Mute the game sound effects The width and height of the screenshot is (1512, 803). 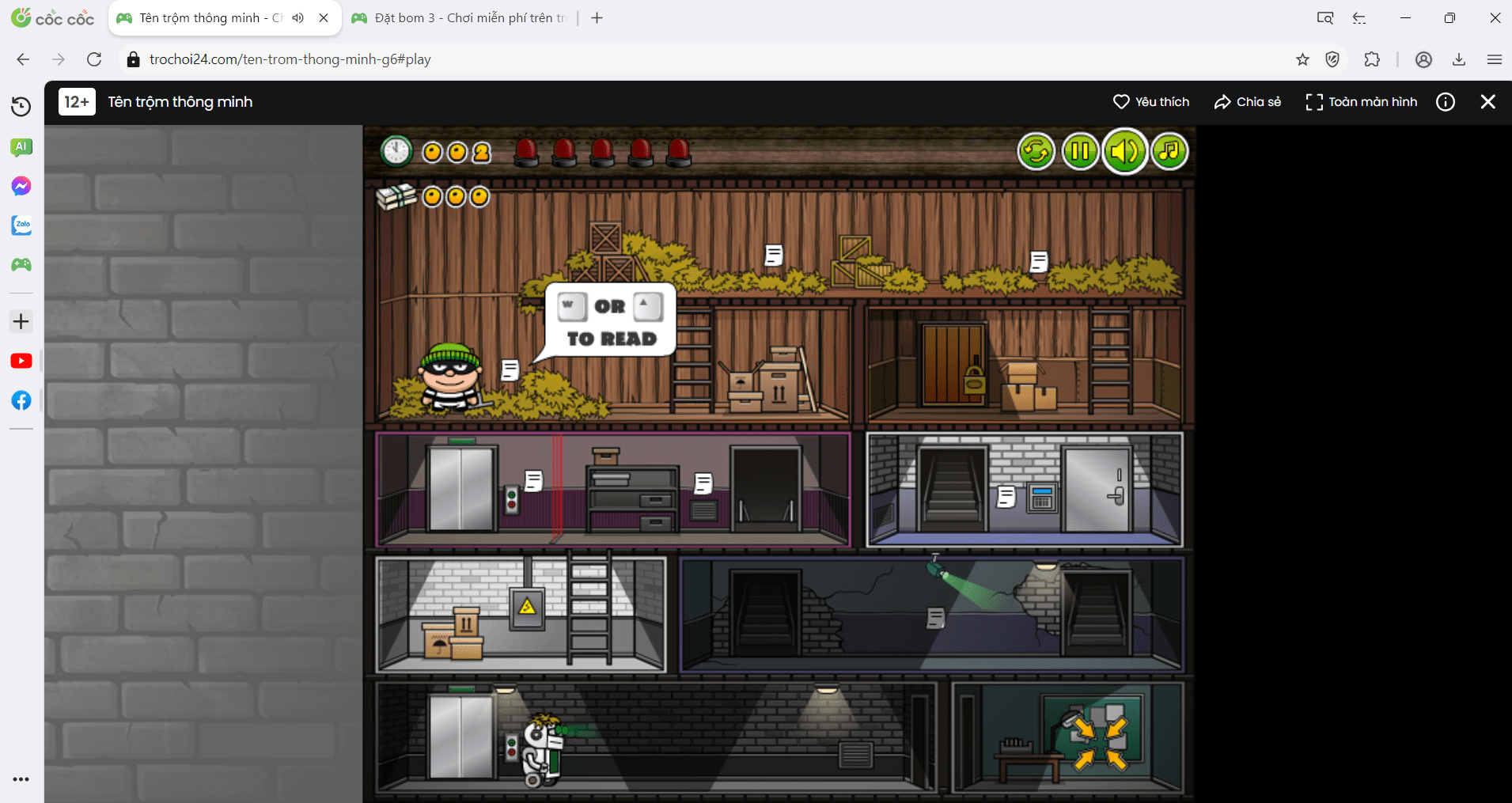pos(1124,151)
